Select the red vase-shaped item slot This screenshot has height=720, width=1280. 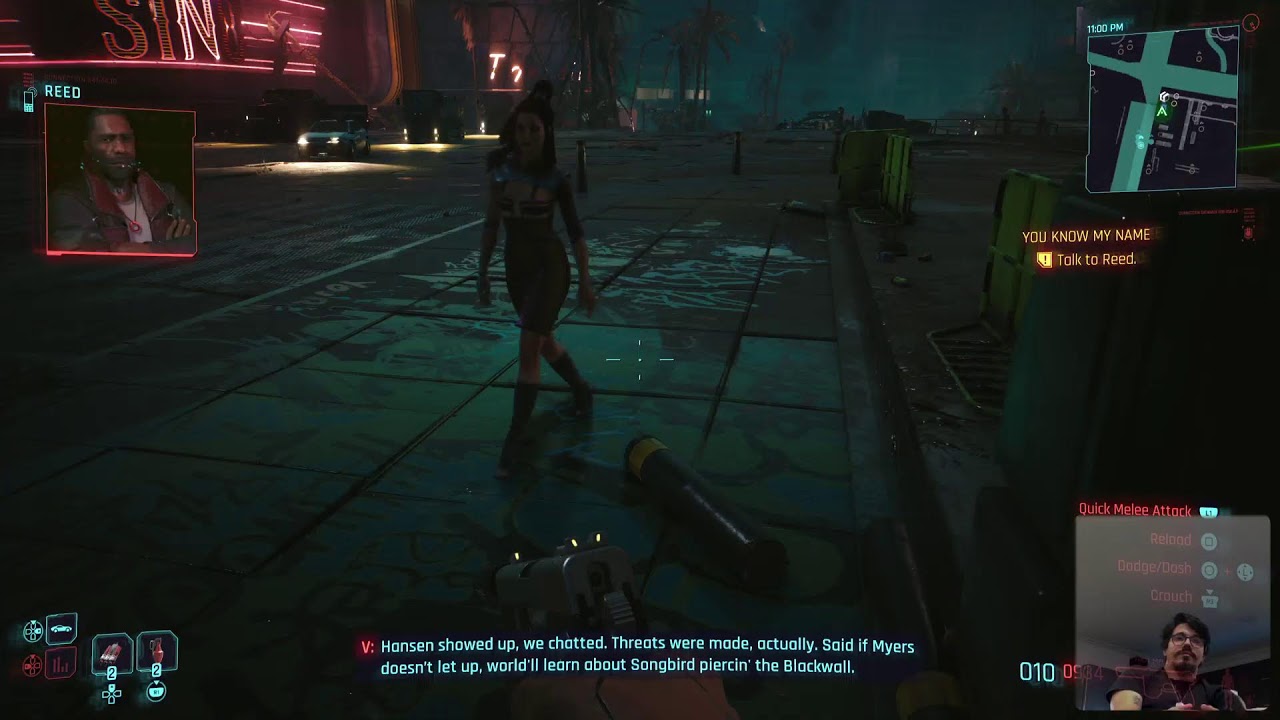156,652
